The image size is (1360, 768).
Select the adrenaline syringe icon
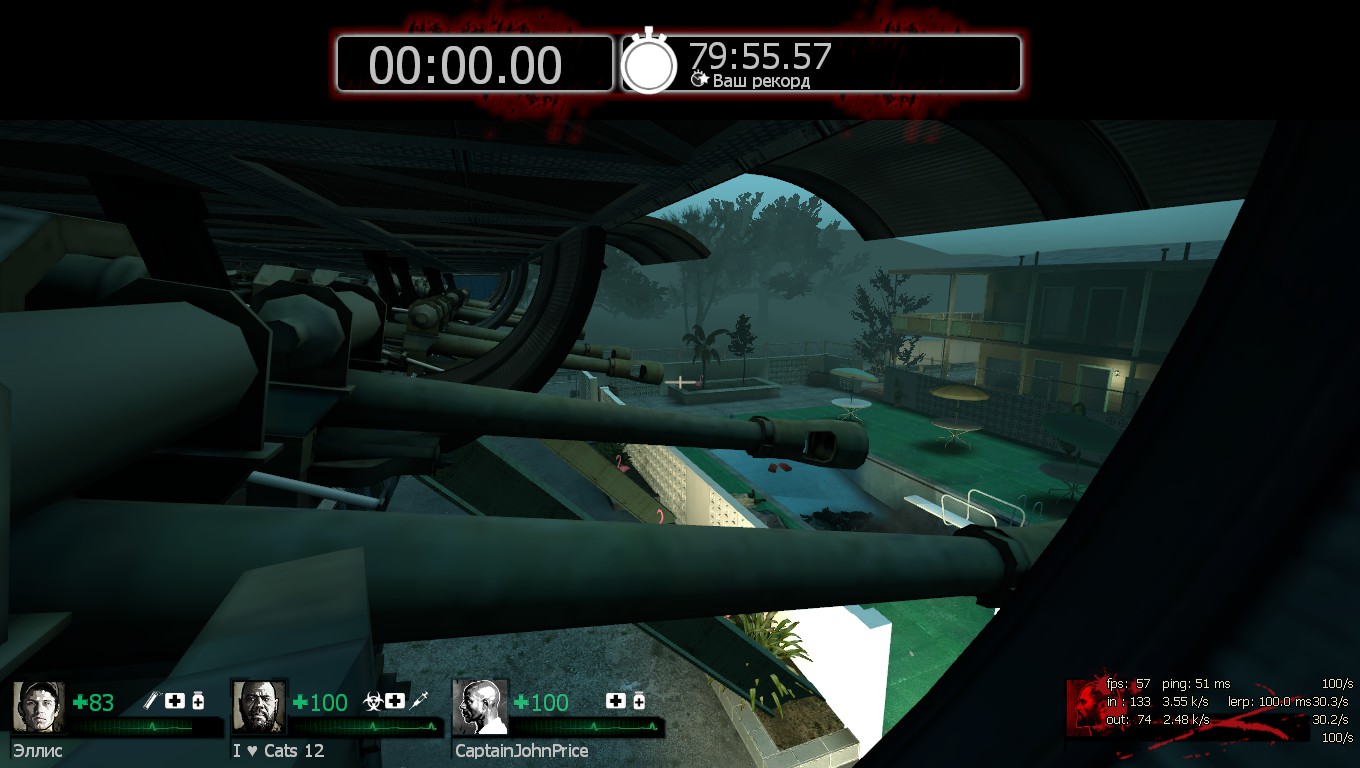point(420,701)
